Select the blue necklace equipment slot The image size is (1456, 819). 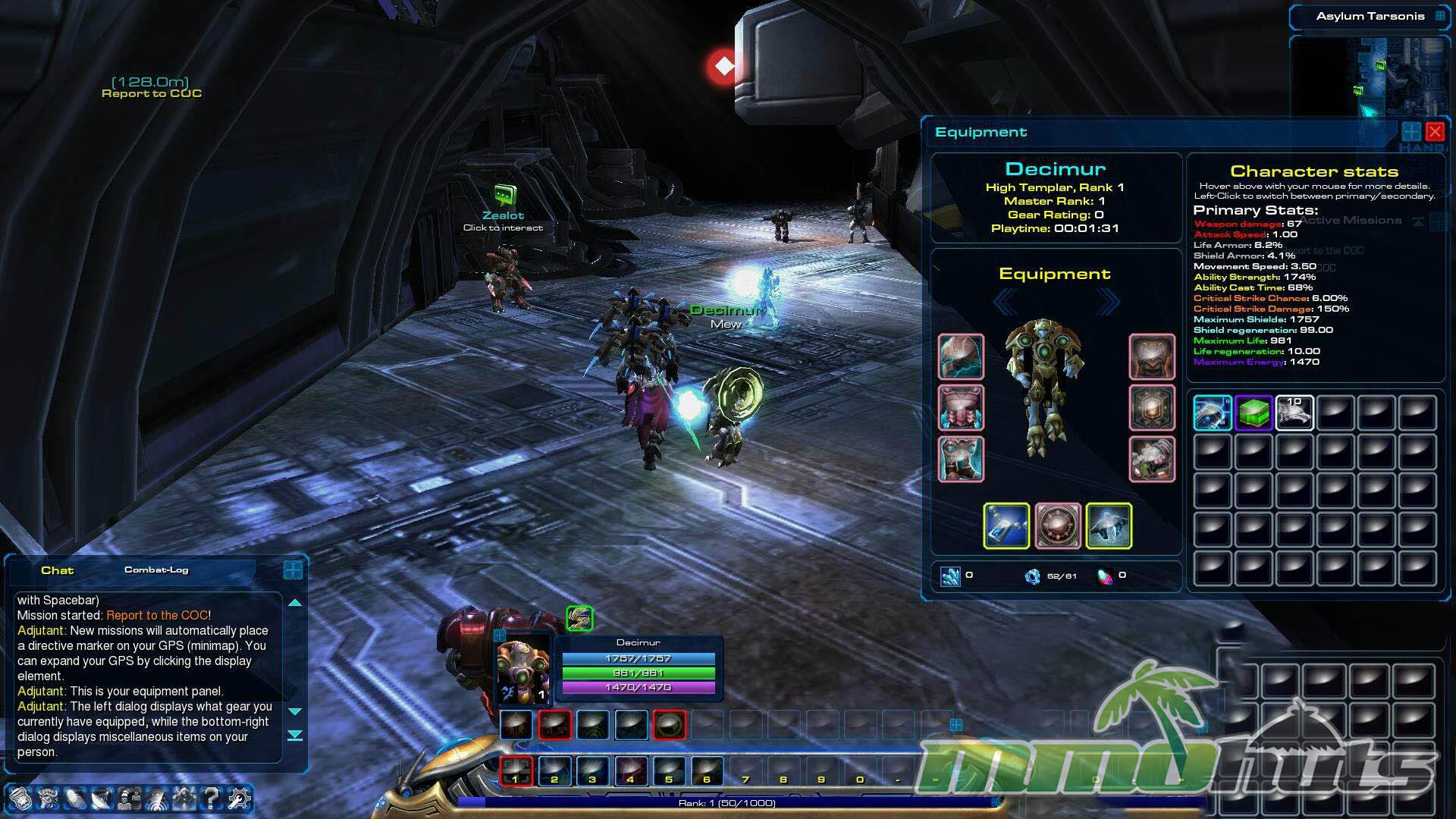point(1006,526)
